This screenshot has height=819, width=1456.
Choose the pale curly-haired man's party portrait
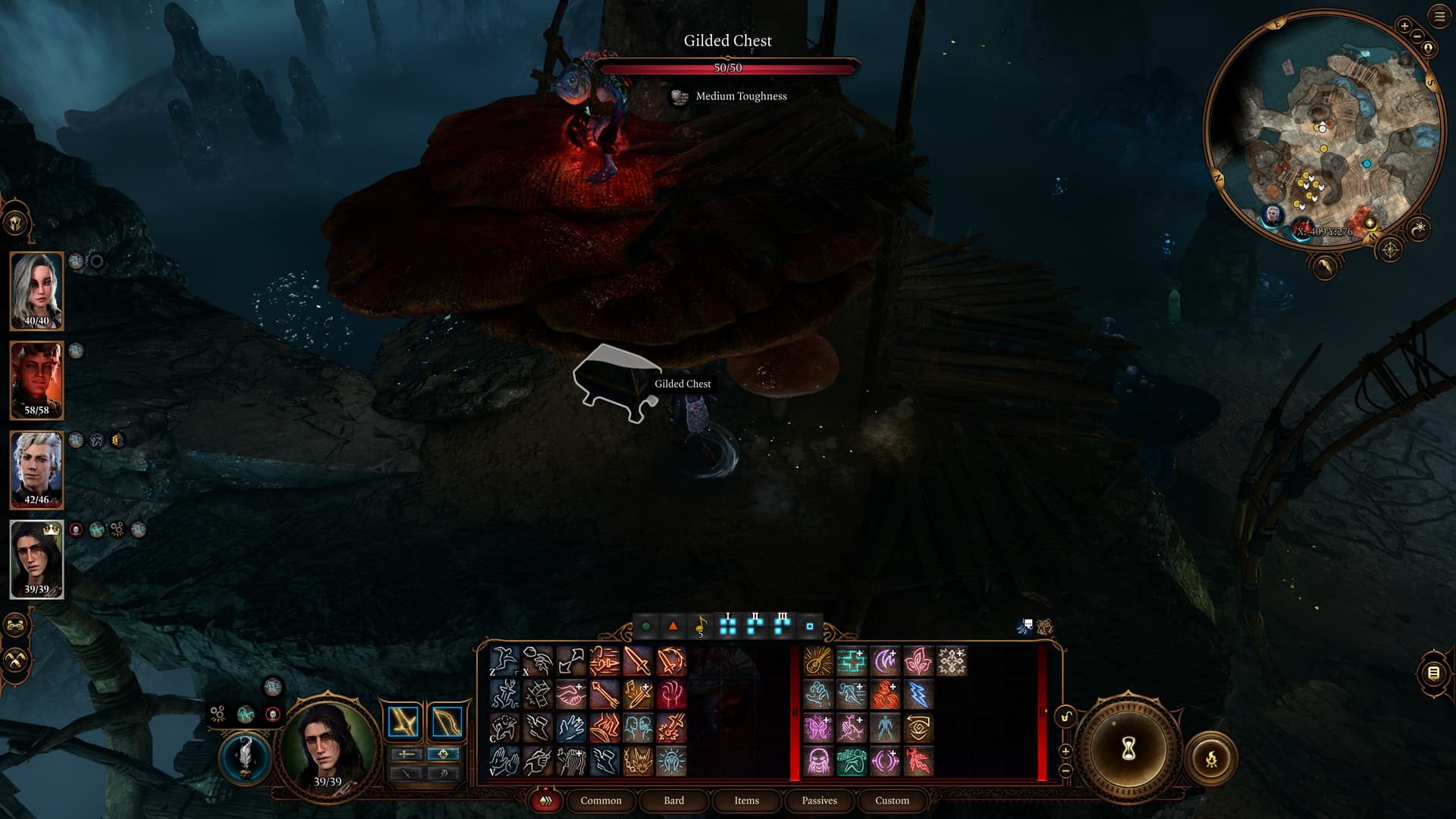tap(36, 469)
